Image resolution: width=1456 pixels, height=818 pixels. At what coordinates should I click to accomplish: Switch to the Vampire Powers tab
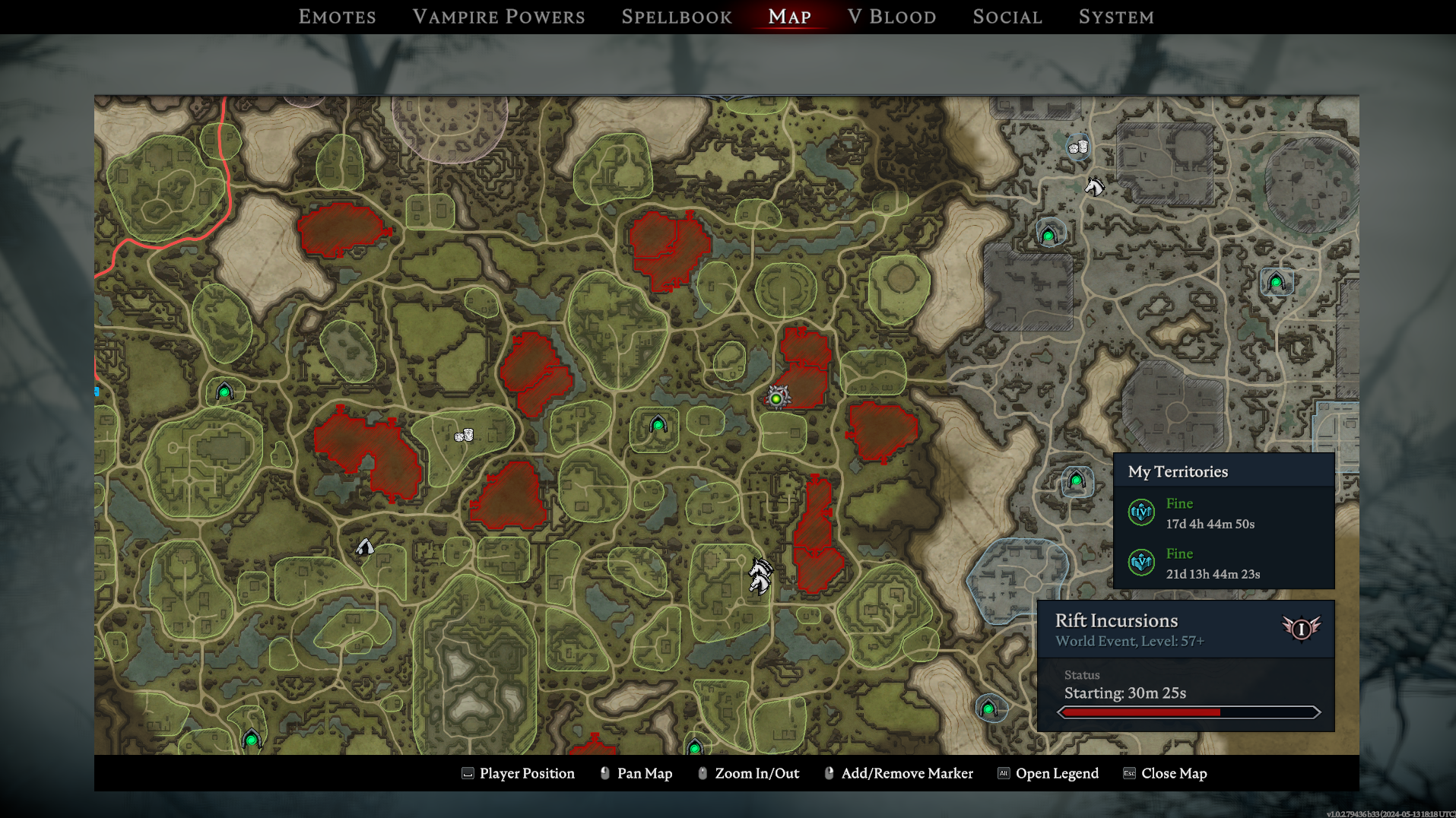tap(499, 17)
